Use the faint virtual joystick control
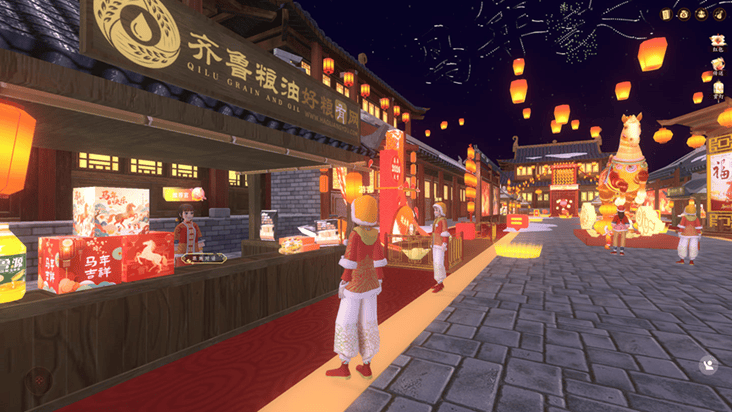Image resolution: width=732 pixels, height=412 pixels. pos(39,380)
